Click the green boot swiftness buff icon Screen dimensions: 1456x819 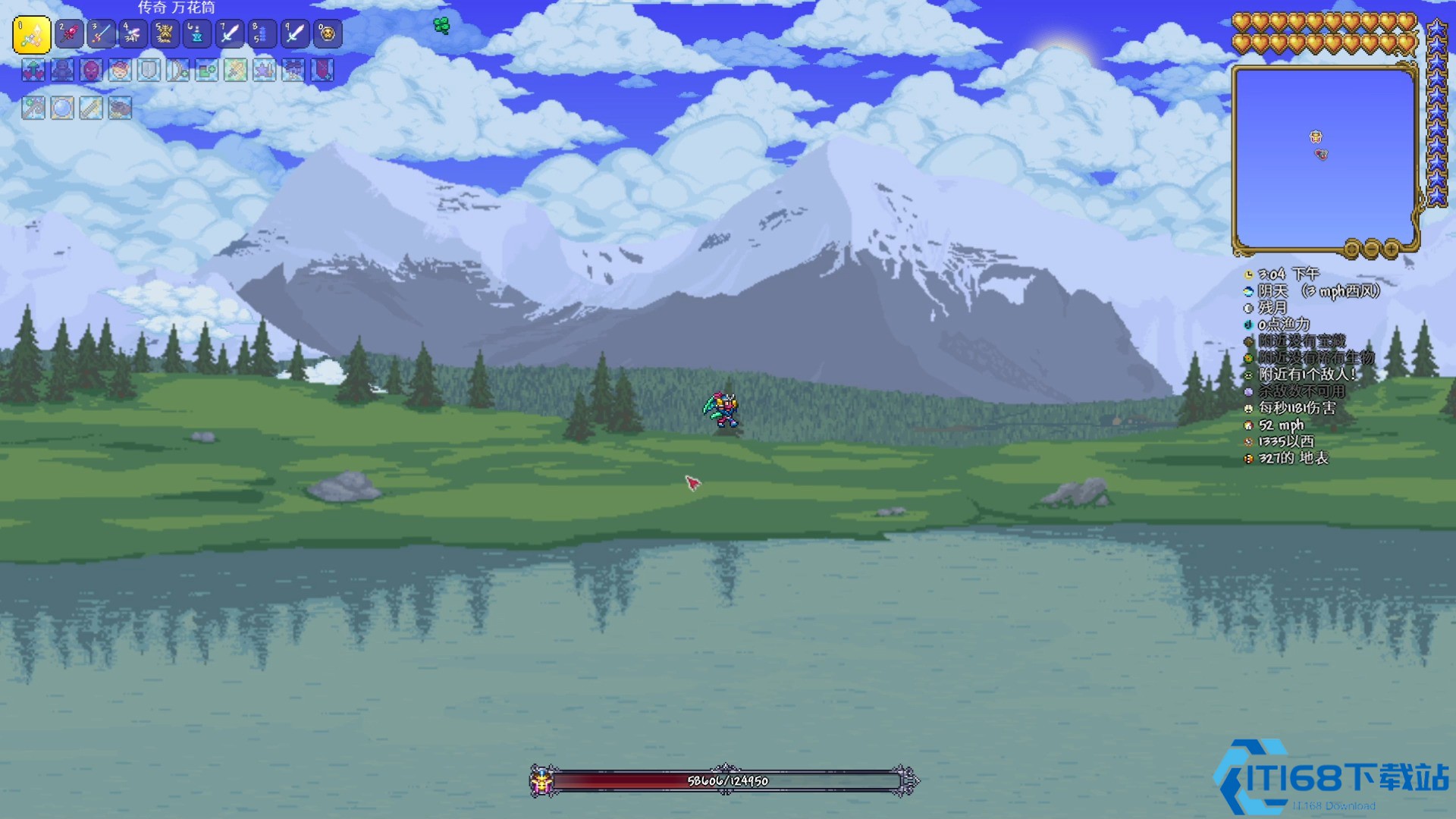coord(207,71)
